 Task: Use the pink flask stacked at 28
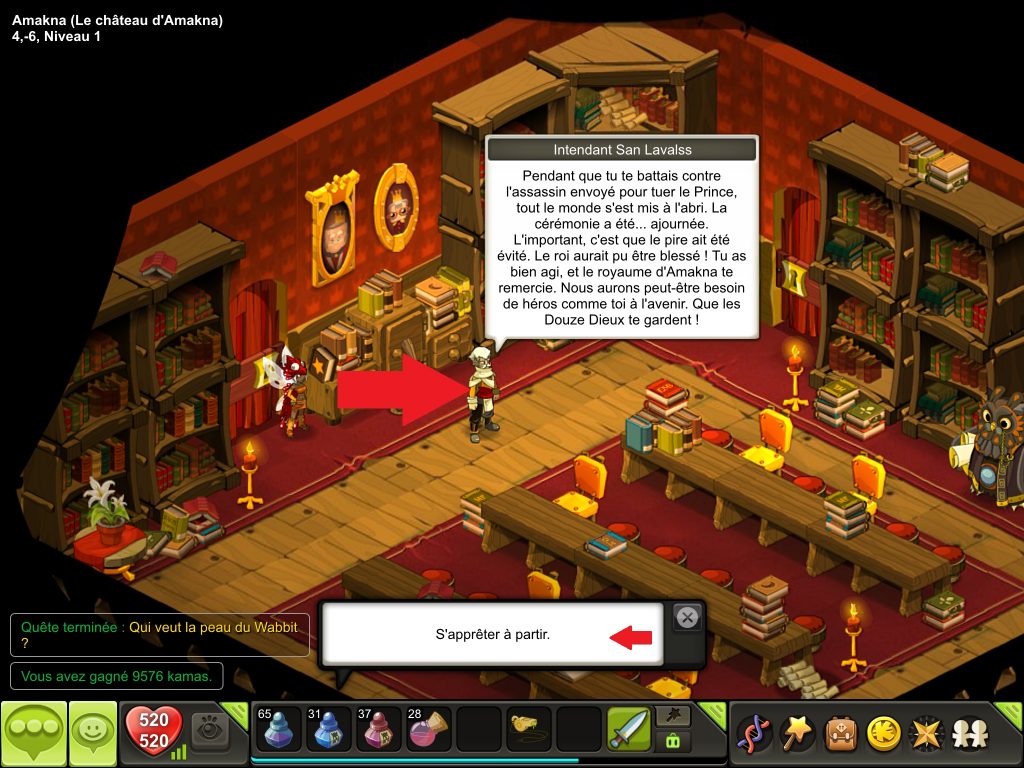point(427,730)
